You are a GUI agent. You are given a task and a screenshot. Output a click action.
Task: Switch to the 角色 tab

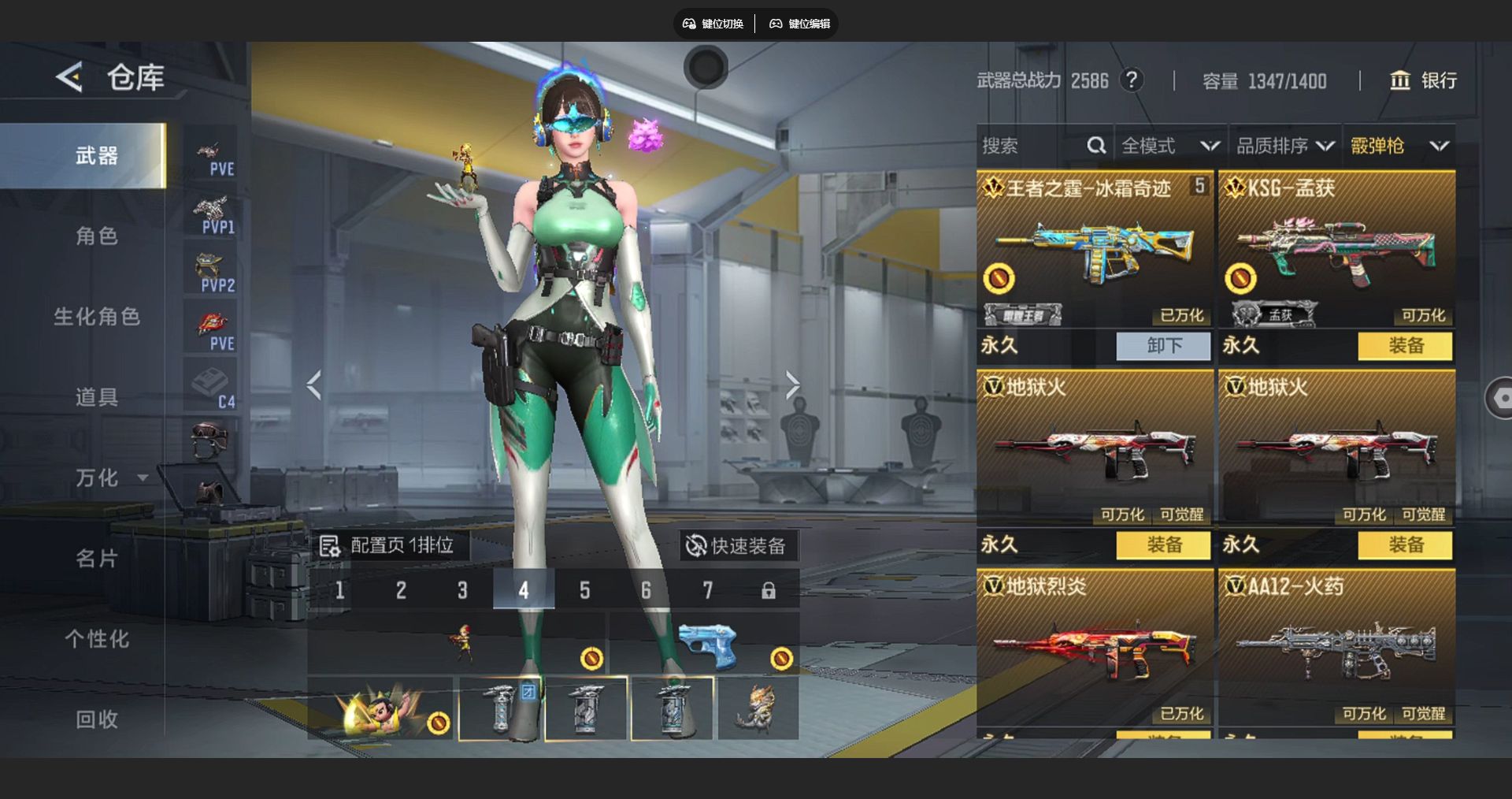(96, 236)
